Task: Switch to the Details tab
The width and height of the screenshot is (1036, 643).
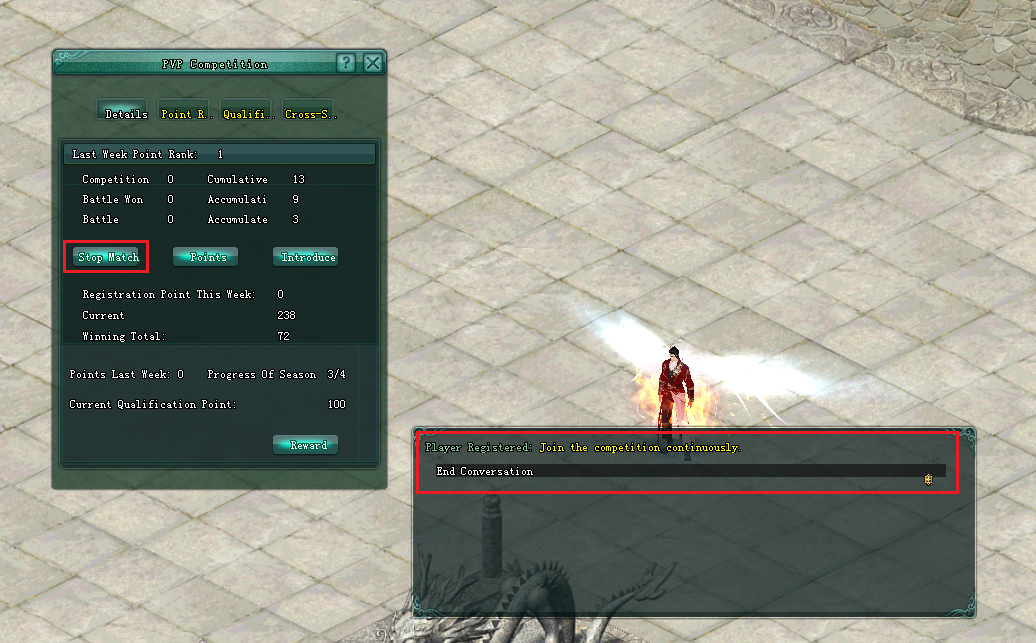Action: 124,113
